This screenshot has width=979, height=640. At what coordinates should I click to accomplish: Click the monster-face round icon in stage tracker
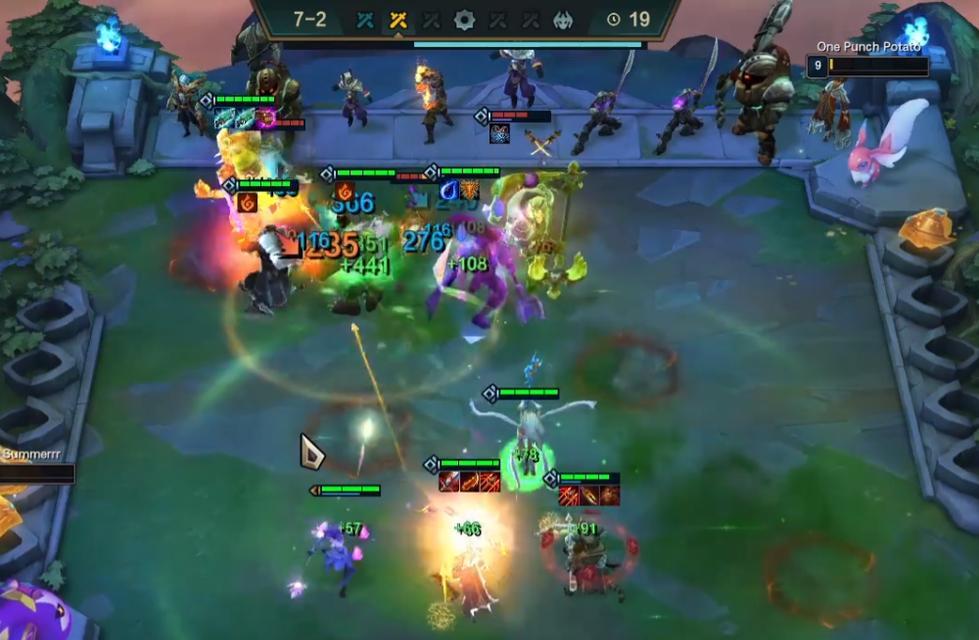pos(564,19)
